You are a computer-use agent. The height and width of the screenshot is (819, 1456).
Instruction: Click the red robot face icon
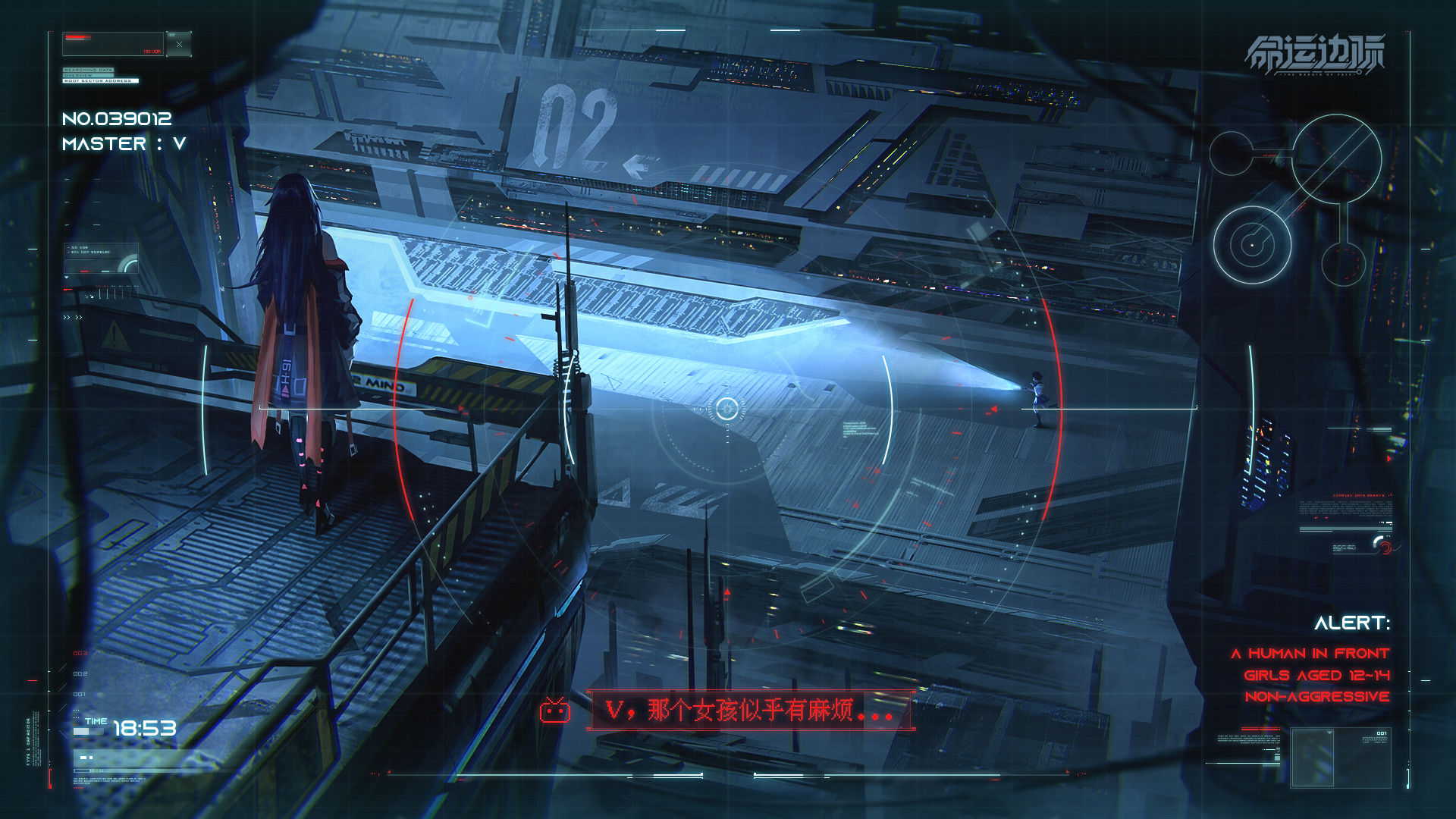555,711
